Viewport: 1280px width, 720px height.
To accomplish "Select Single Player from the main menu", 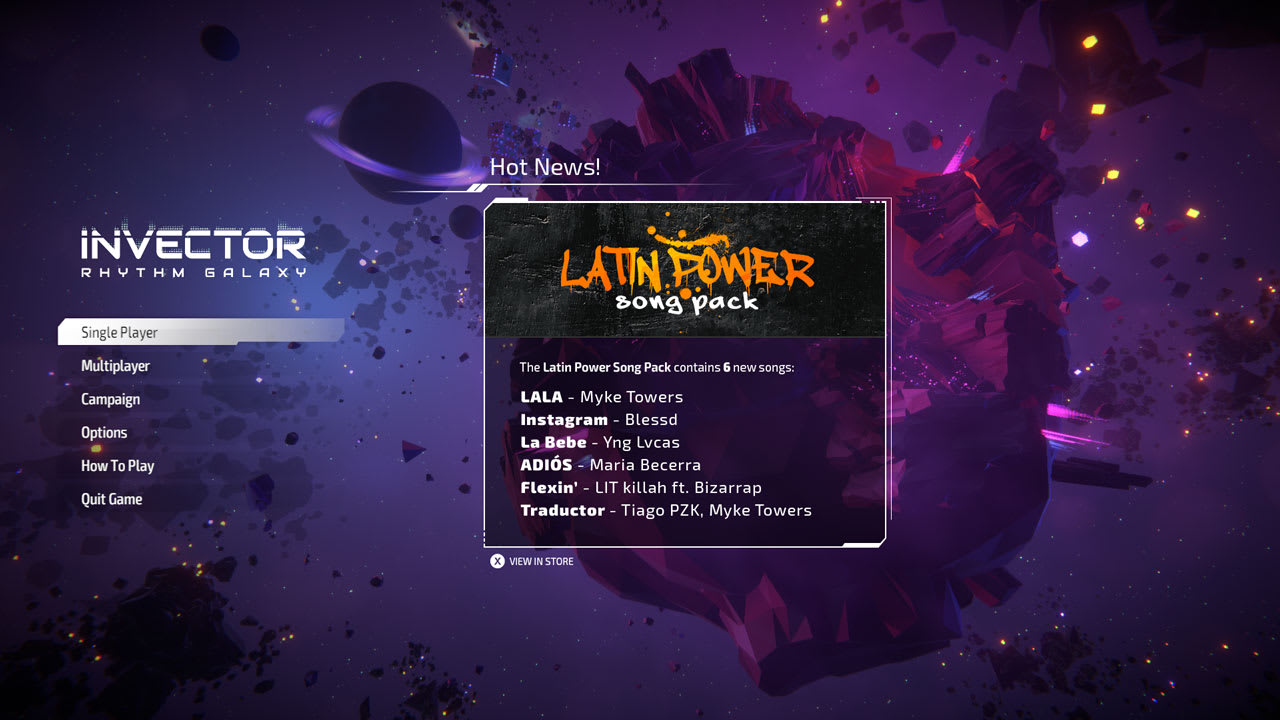I will click(x=122, y=332).
